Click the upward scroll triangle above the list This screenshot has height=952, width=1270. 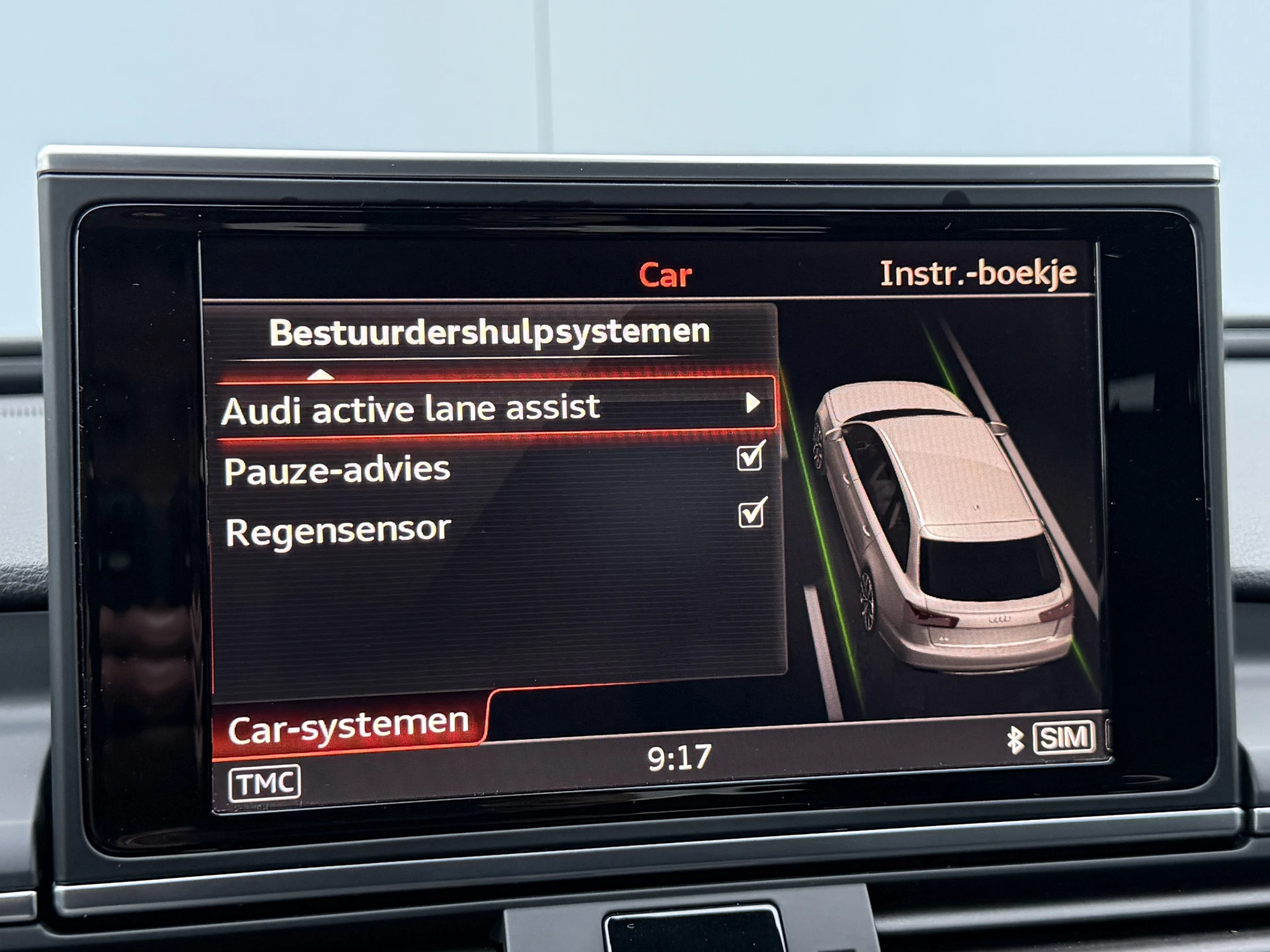click(322, 374)
